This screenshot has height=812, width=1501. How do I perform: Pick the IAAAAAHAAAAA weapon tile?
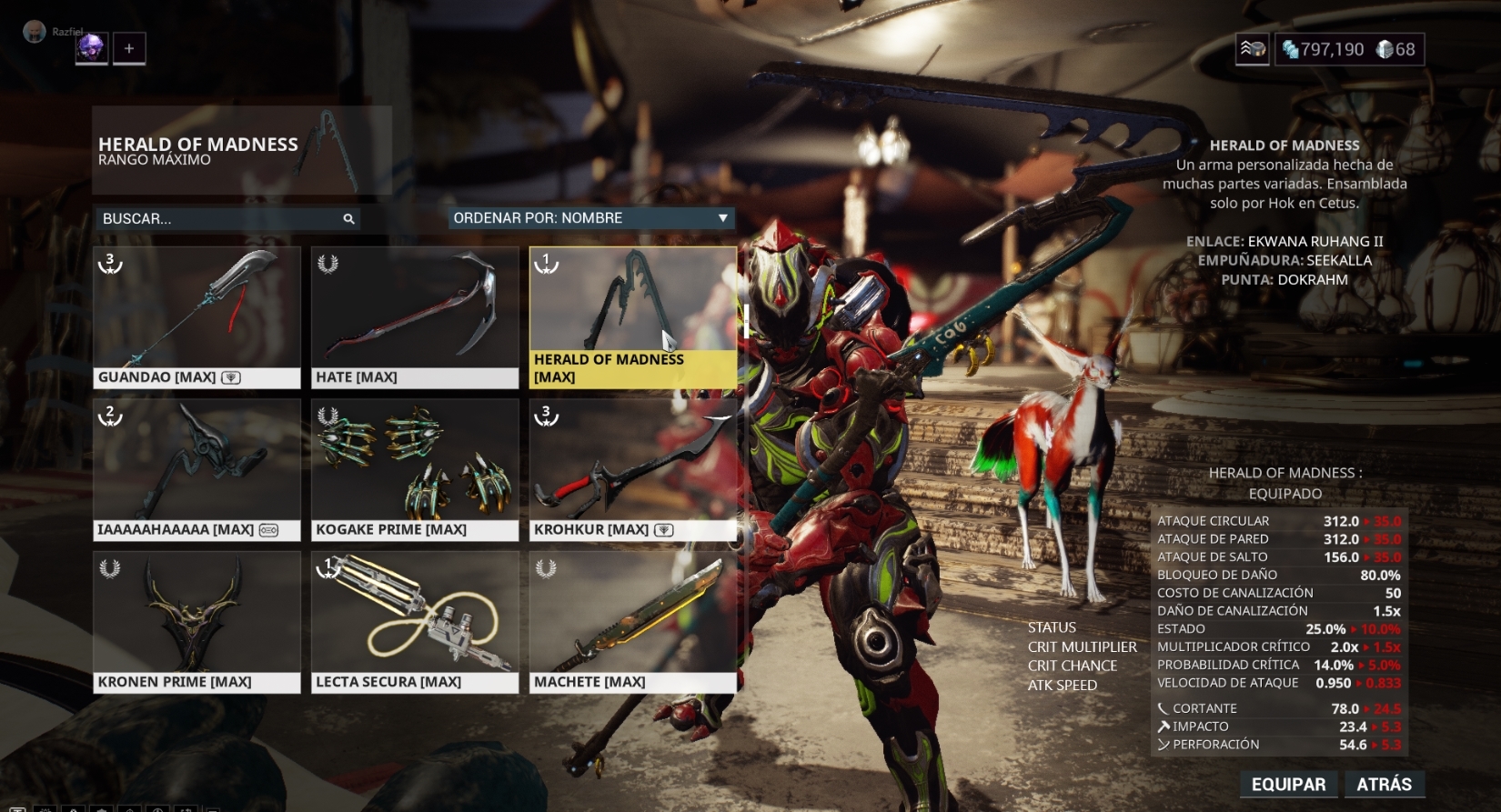196,469
